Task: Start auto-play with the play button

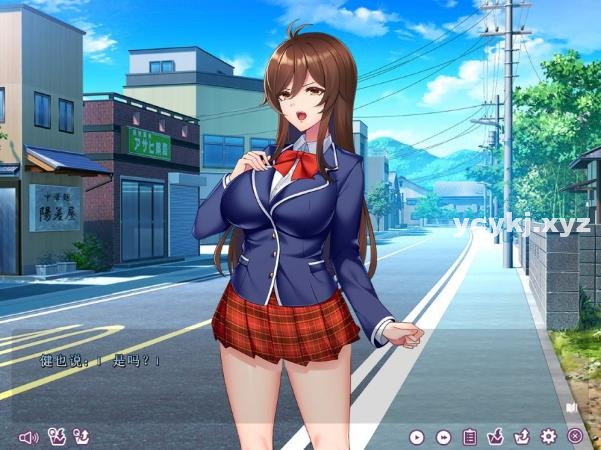Action: [417, 436]
